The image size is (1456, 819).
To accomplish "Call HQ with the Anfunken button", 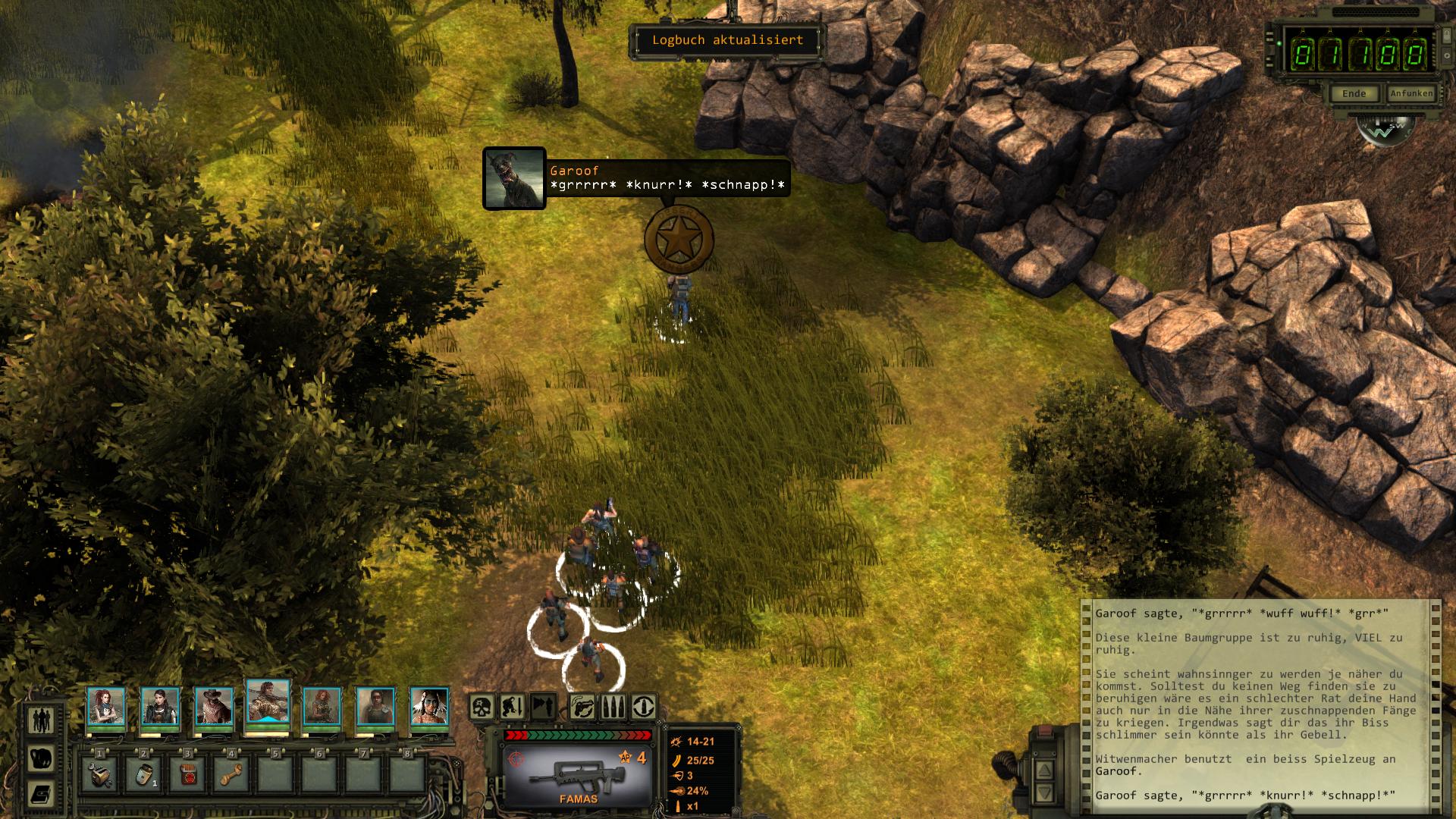I will [x=1411, y=93].
